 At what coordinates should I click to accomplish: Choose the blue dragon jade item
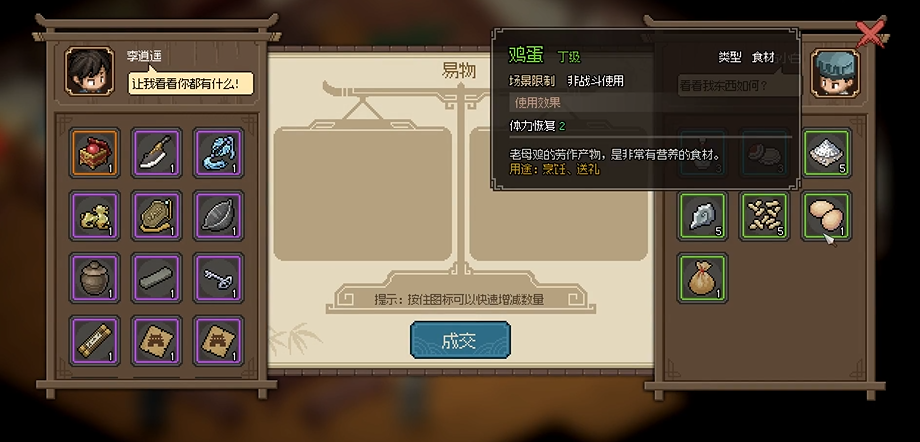click(x=217, y=153)
